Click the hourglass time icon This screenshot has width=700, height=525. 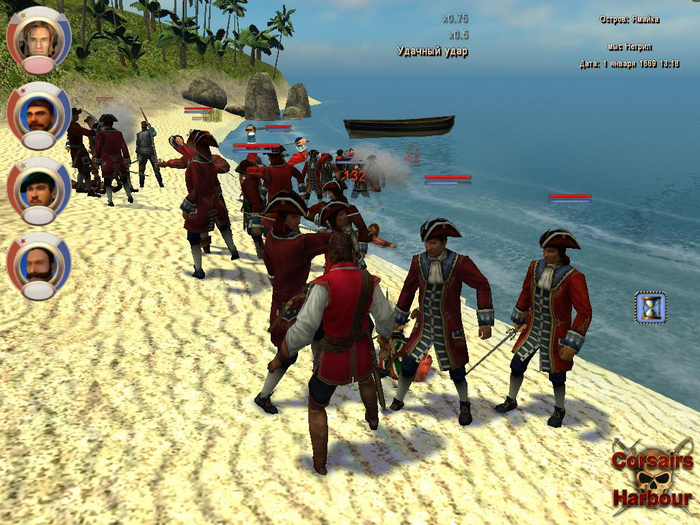tap(650, 307)
